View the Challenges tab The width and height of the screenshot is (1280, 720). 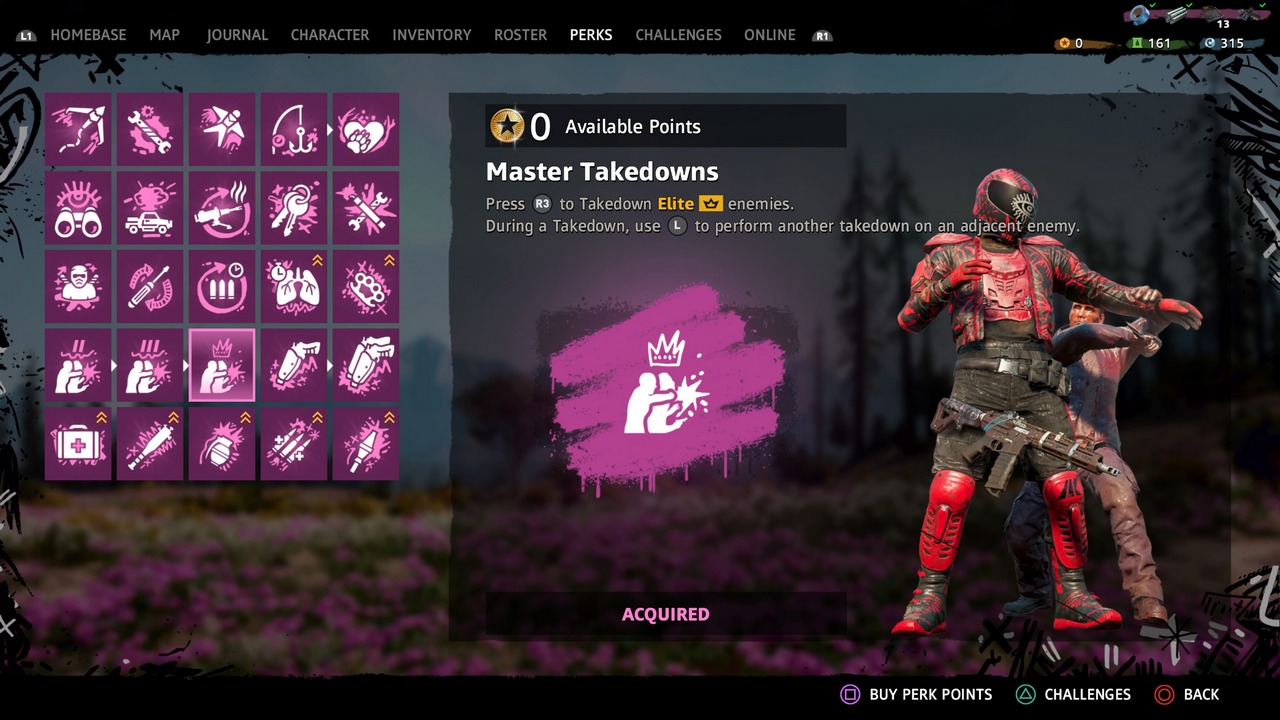(678, 35)
